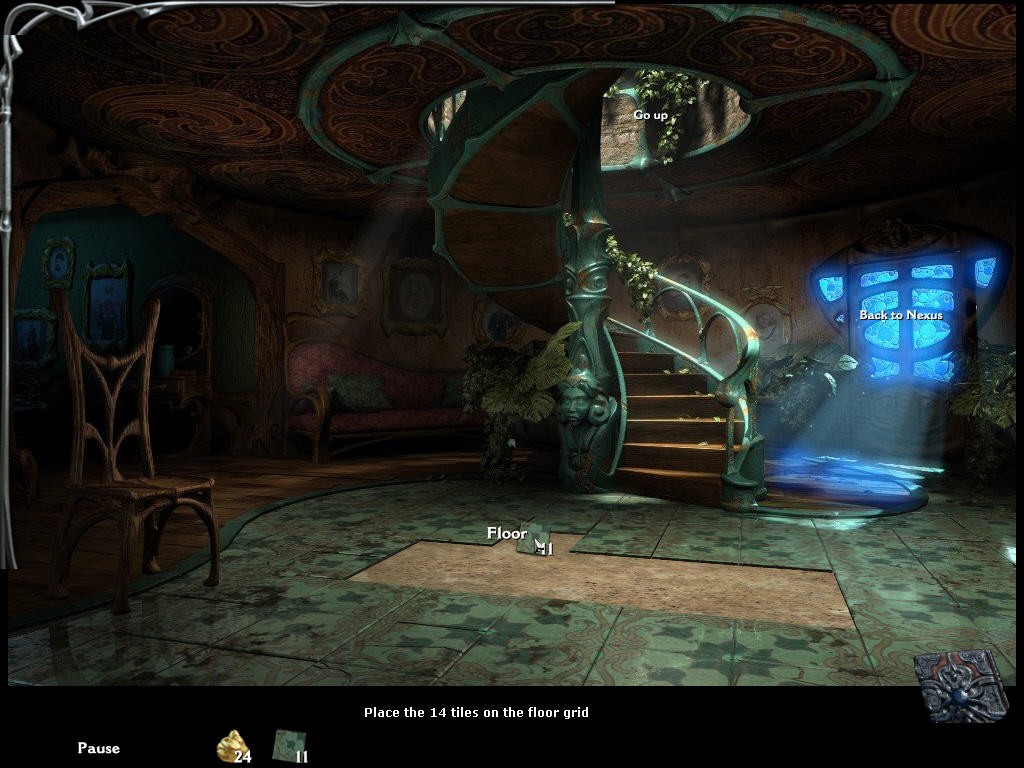The image size is (1024, 768).
Task: Click the "Floor" hotspot label
Action: [x=507, y=534]
